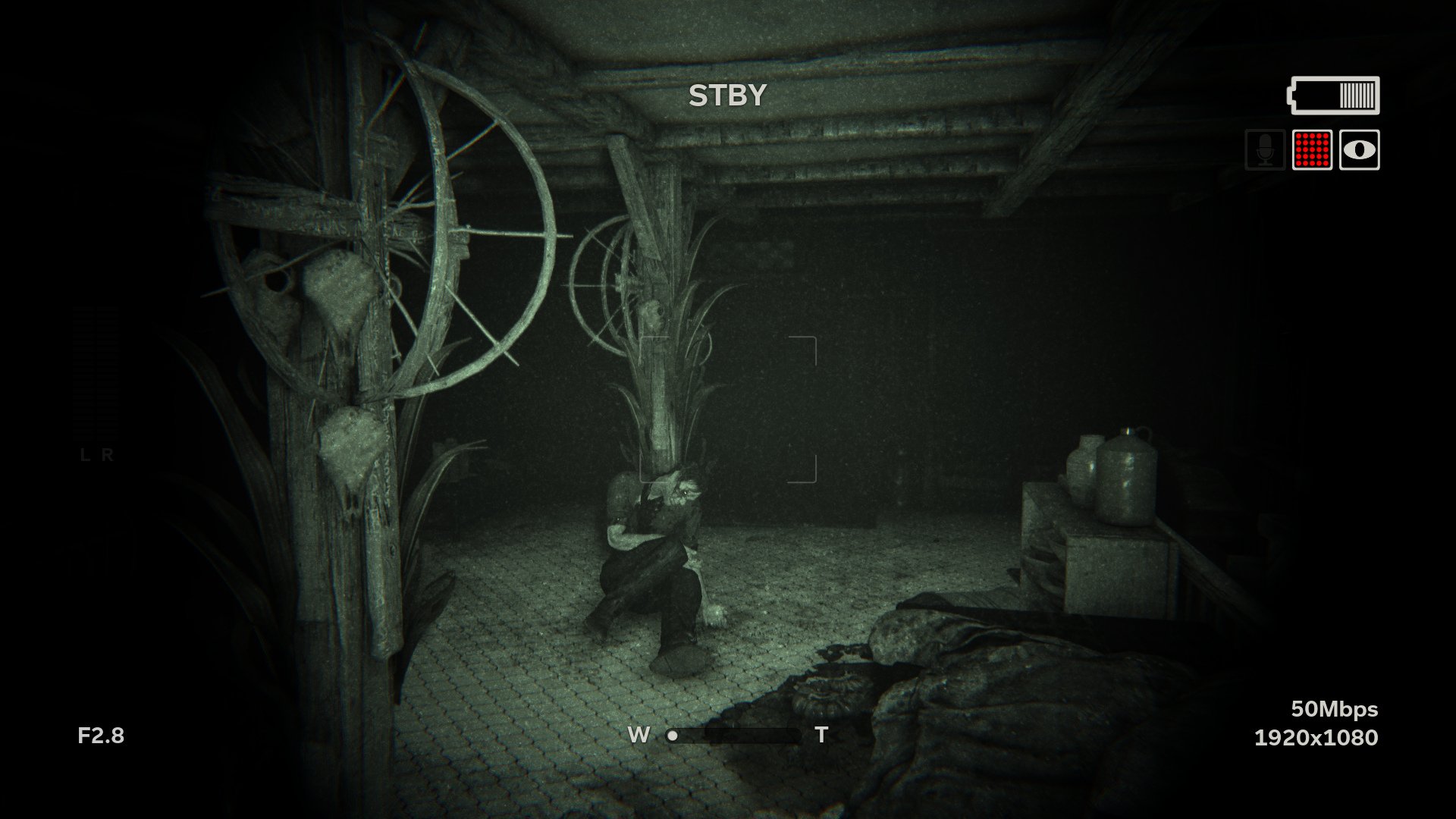Toggle night vision via the eye icon

tap(1359, 152)
